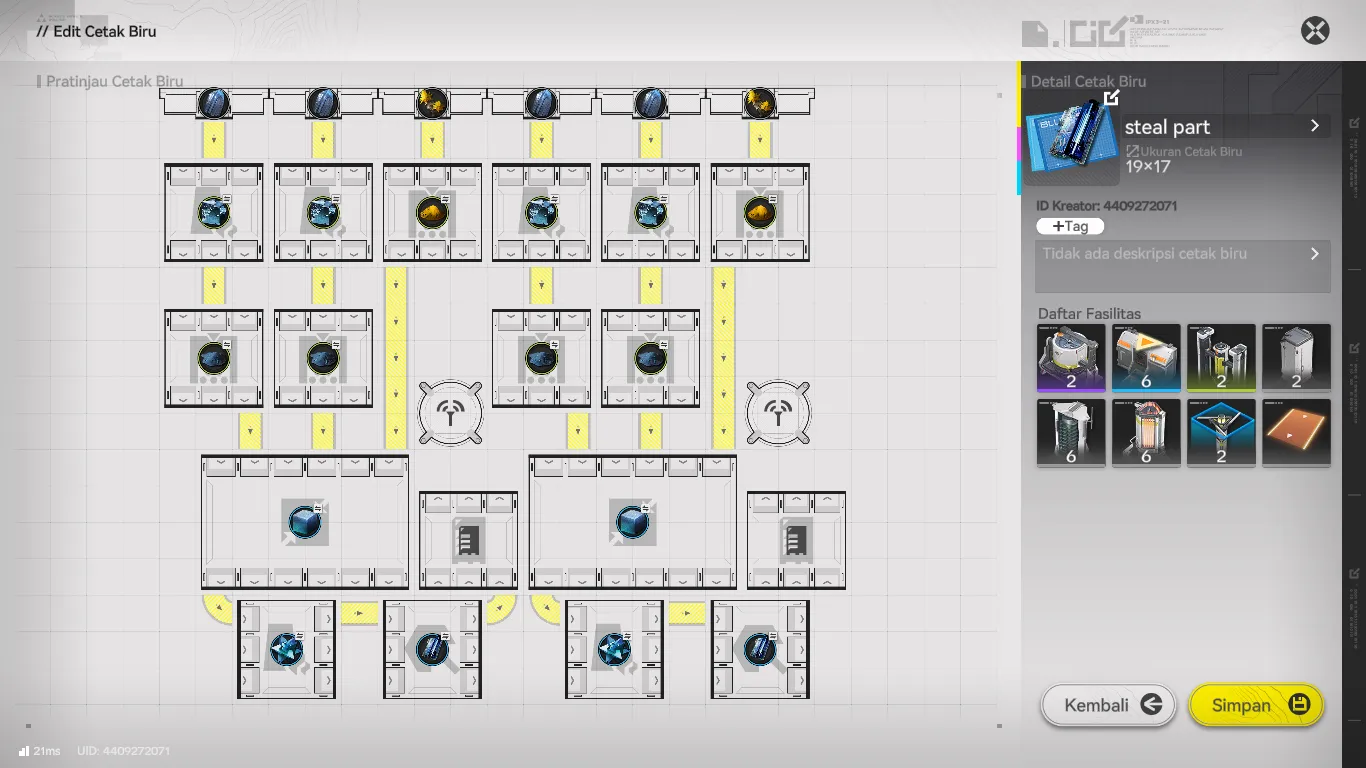Select the white storage container facility
Viewport: 1366px width, 768px height.
click(1296, 357)
